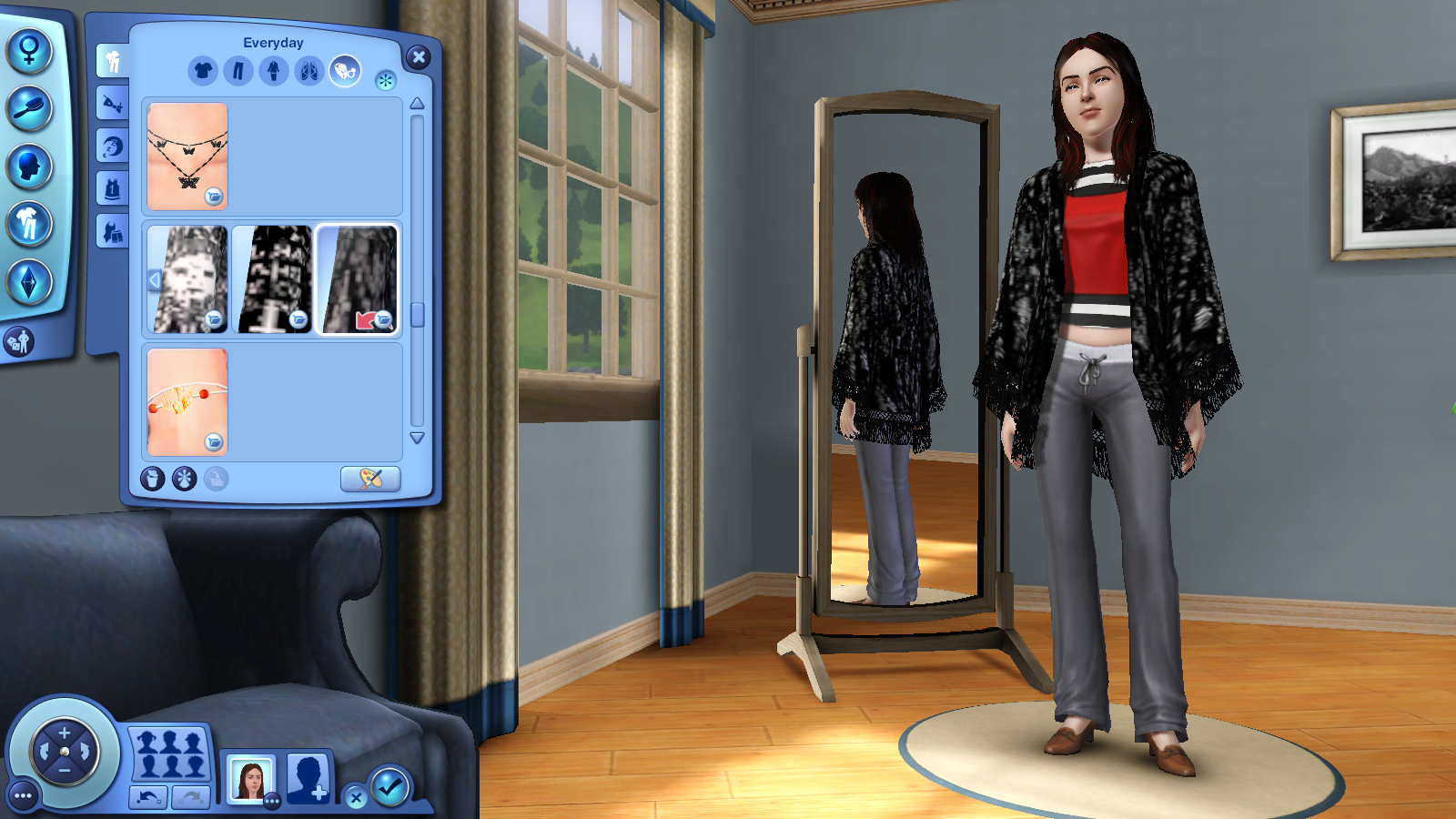
Task: Expand more options with the ellipsis near camera controls
Action: [23, 796]
